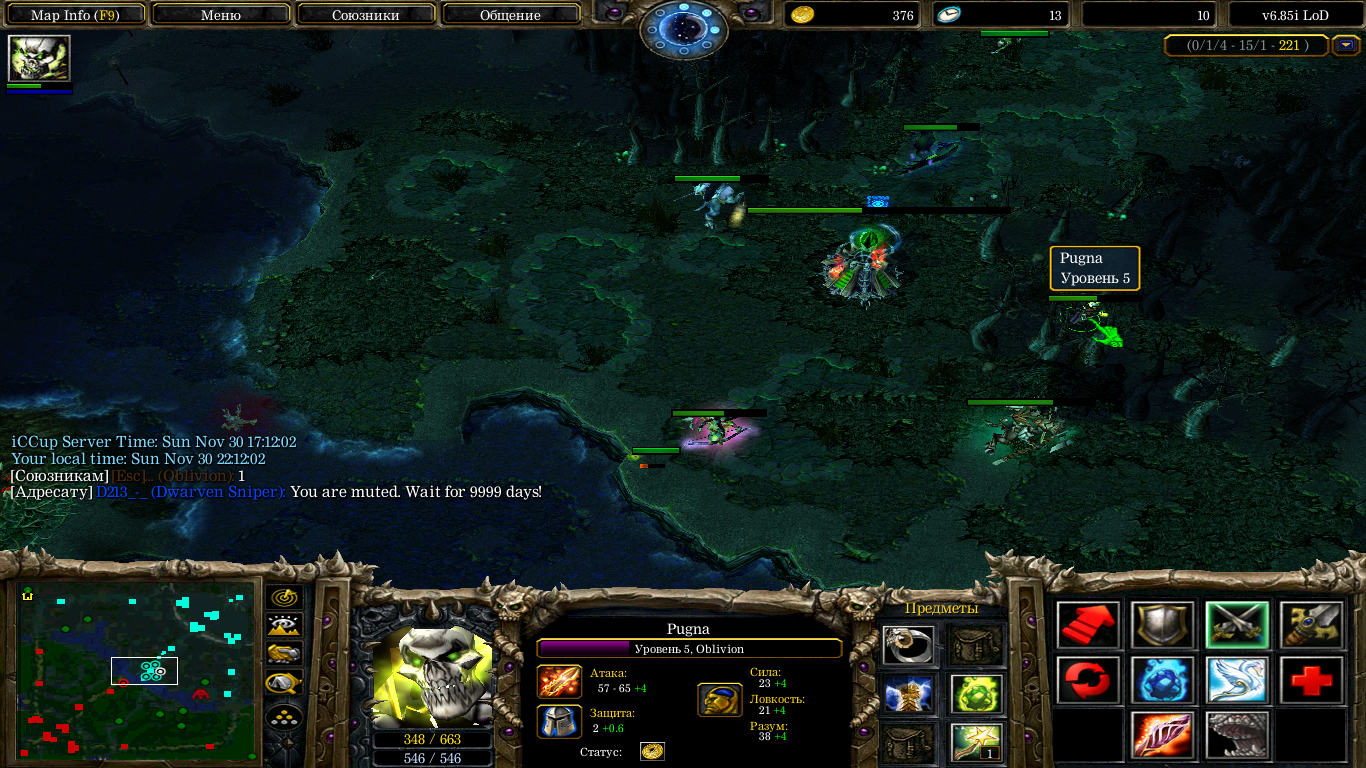Click the minimap

pos(137,670)
